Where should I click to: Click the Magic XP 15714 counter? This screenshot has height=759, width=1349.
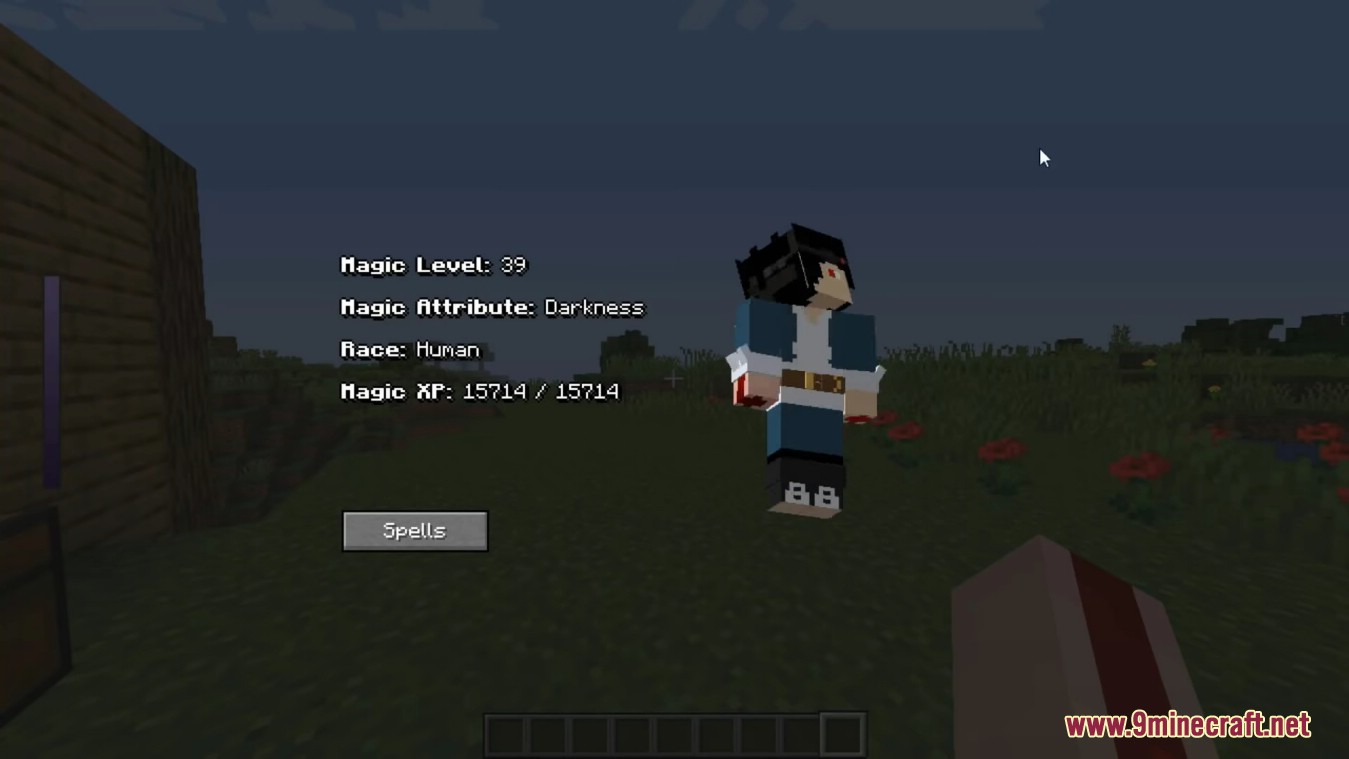[x=481, y=391]
